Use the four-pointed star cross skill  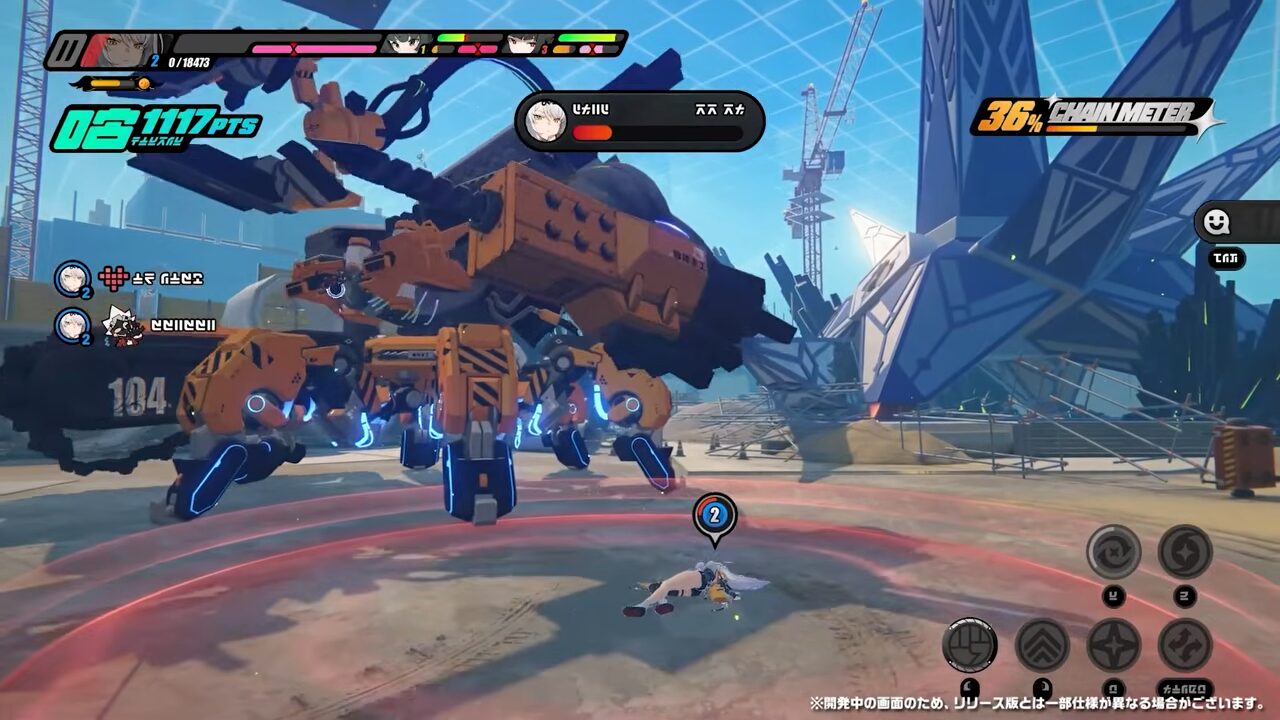tap(1114, 645)
